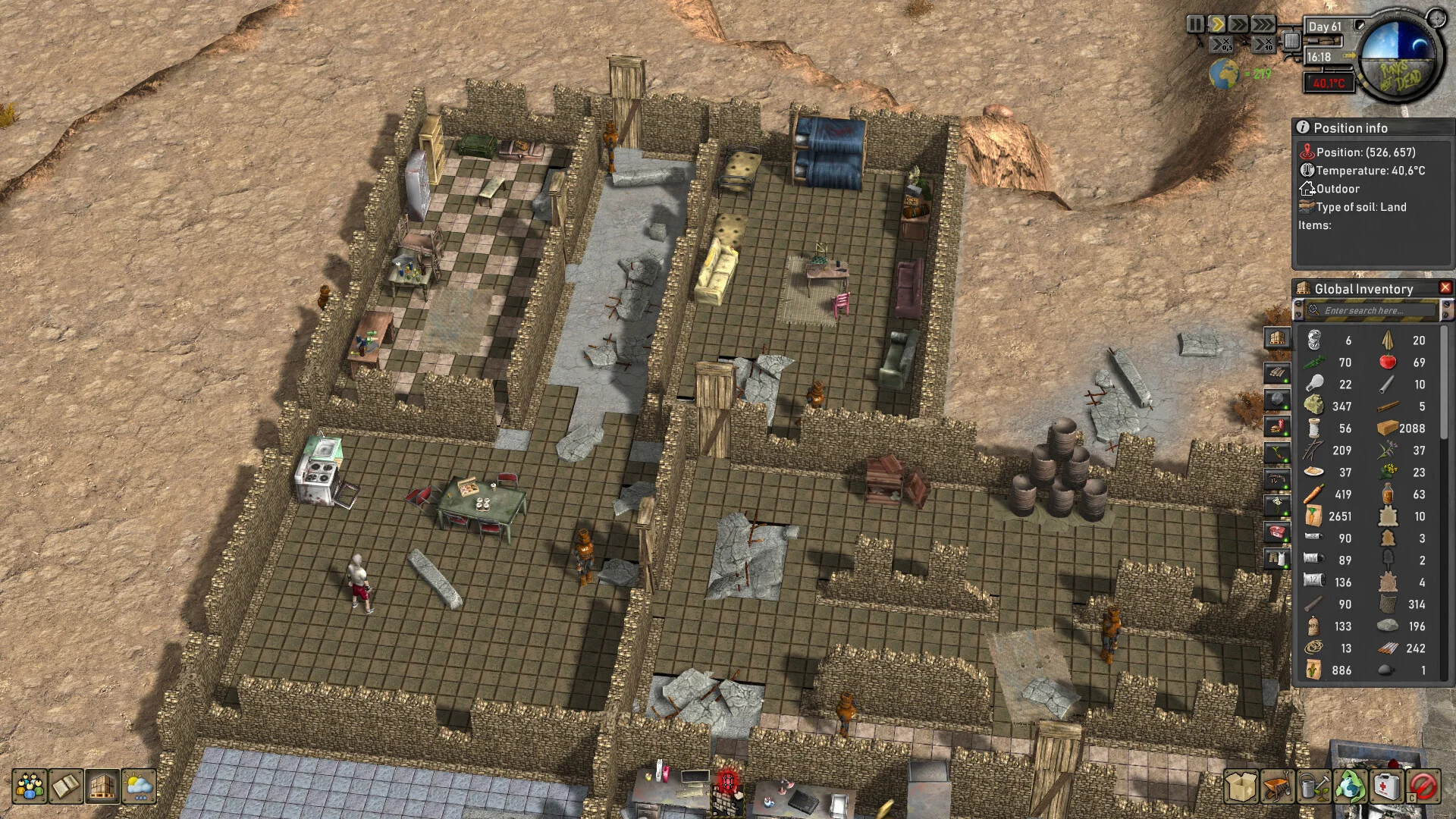Set normal single-arrow game speed

tap(1216, 25)
